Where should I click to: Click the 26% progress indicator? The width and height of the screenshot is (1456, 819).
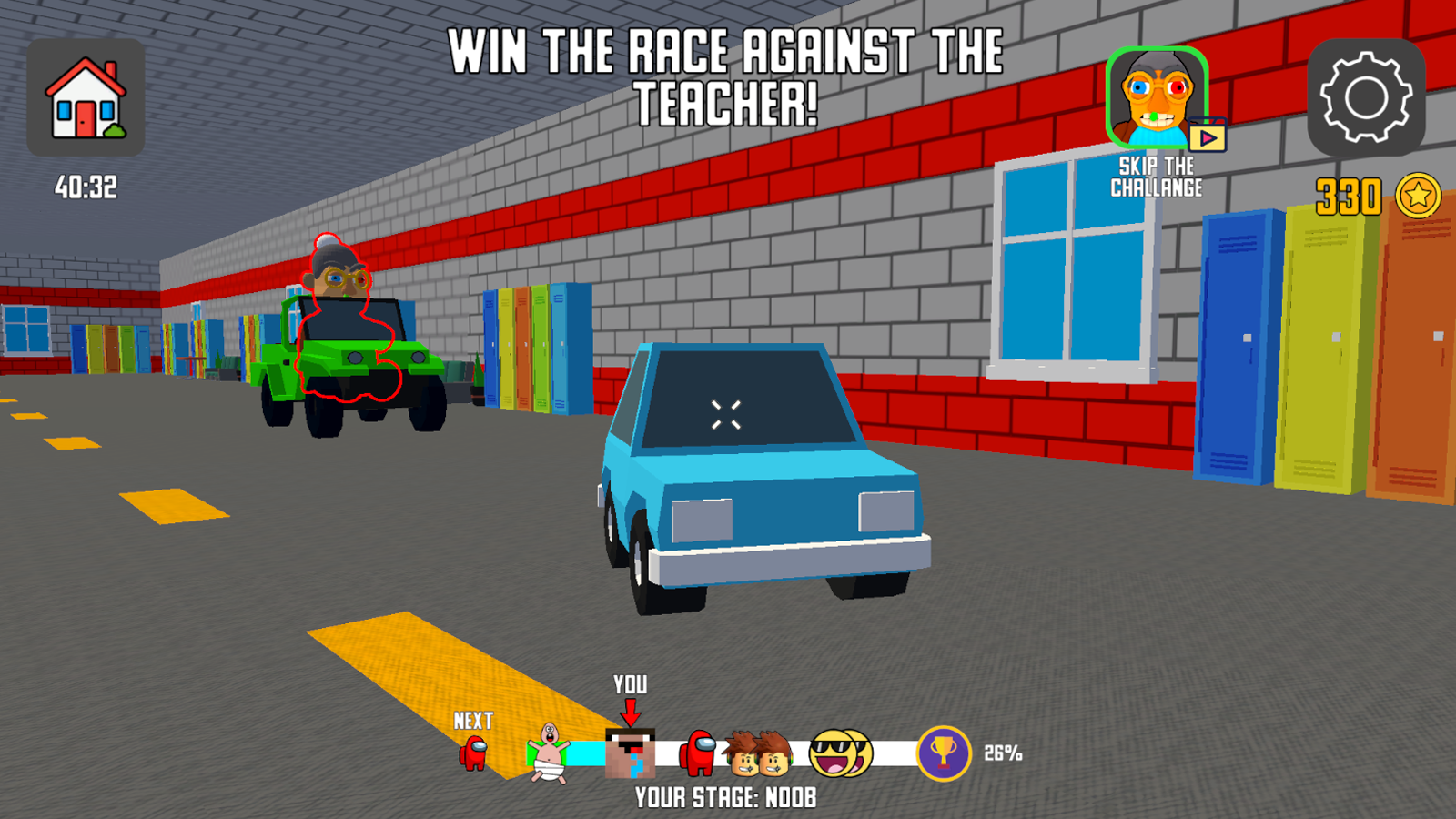click(x=1003, y=751)
